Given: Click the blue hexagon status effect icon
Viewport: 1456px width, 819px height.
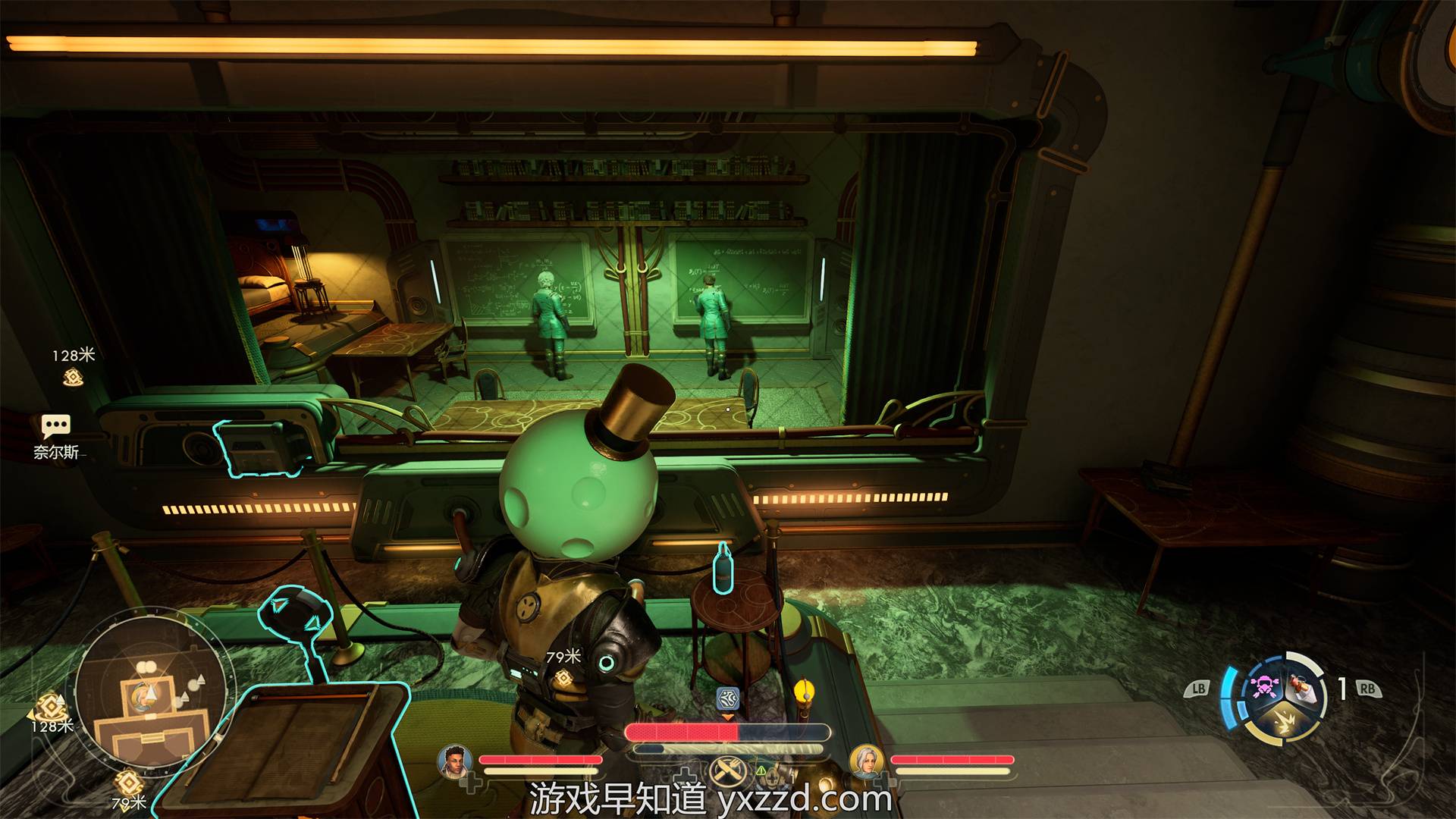Looking at the screenshot, I should (727, 698).
